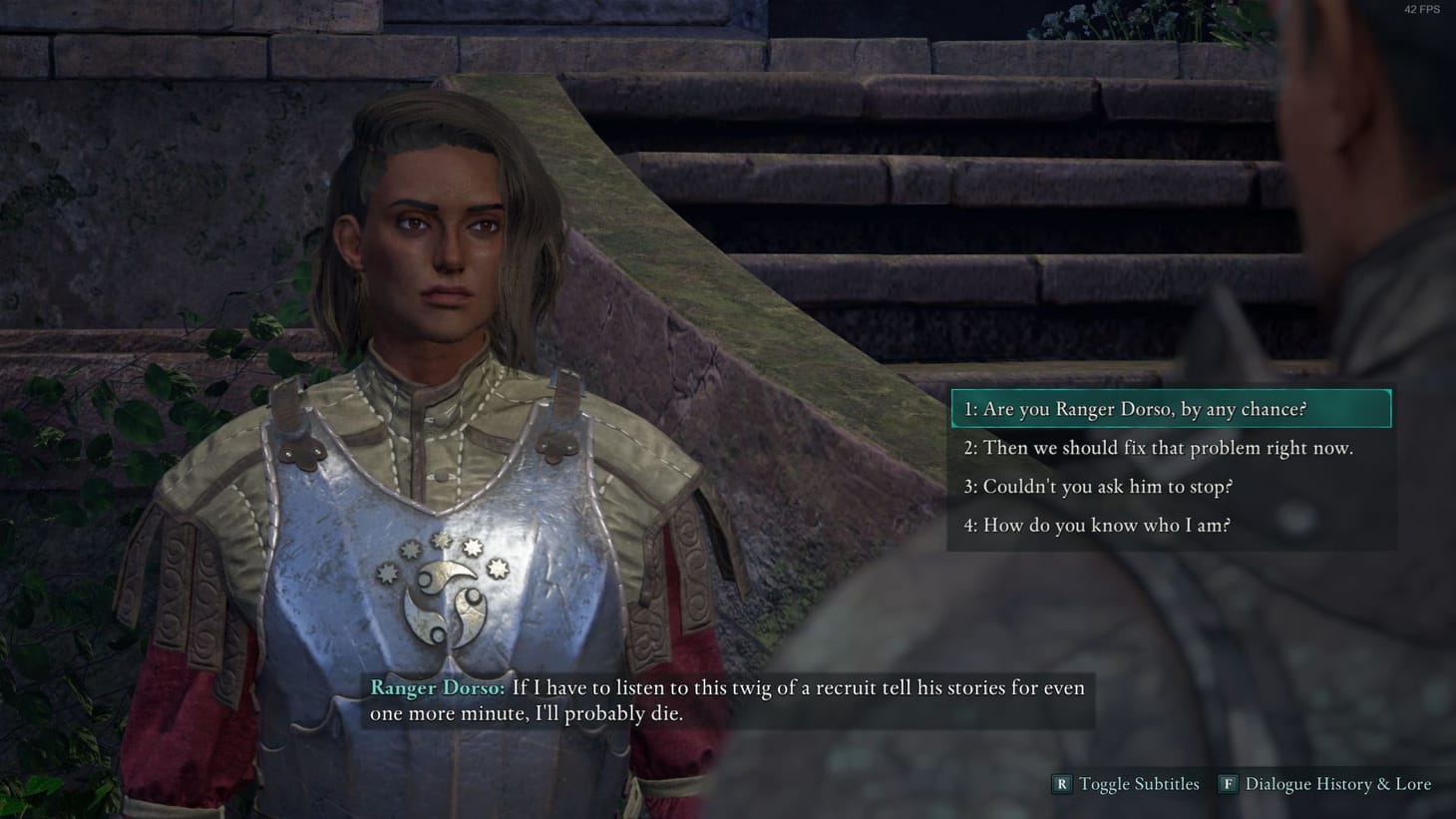Open Dialogue History & Lore
Screen dimensions: 1456x819
click(1337, 784)
